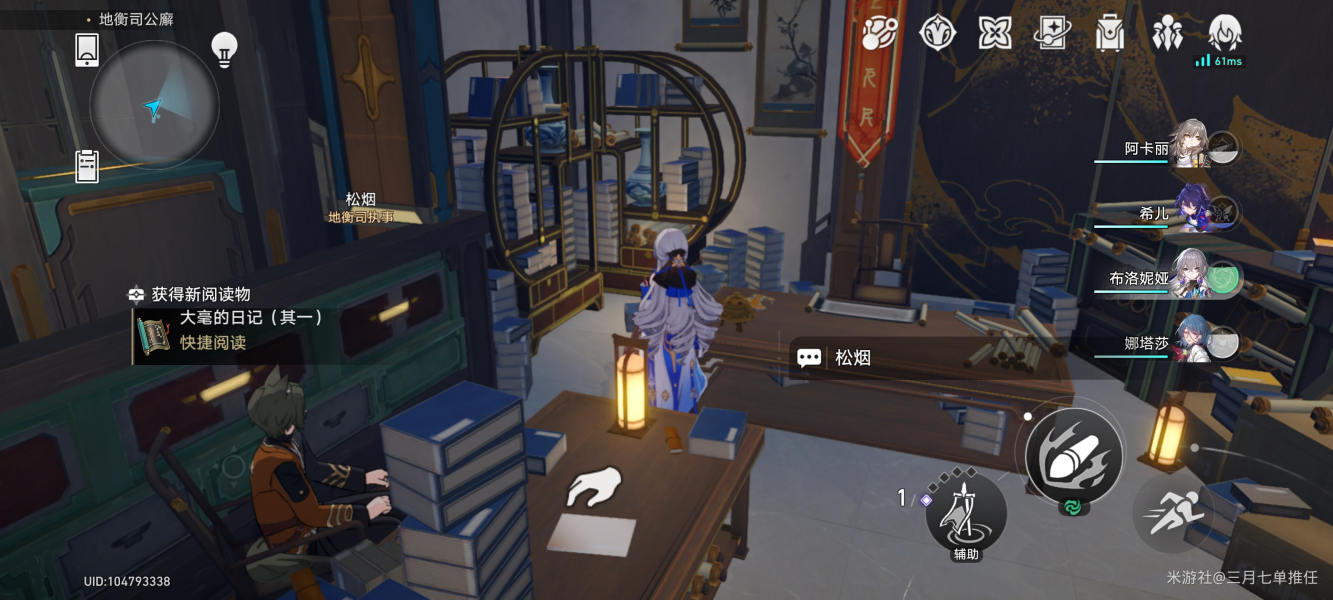This screenshot has width=1333, height=600.
Task: Open the clipboard mission log icon
Action: point(87,166)
